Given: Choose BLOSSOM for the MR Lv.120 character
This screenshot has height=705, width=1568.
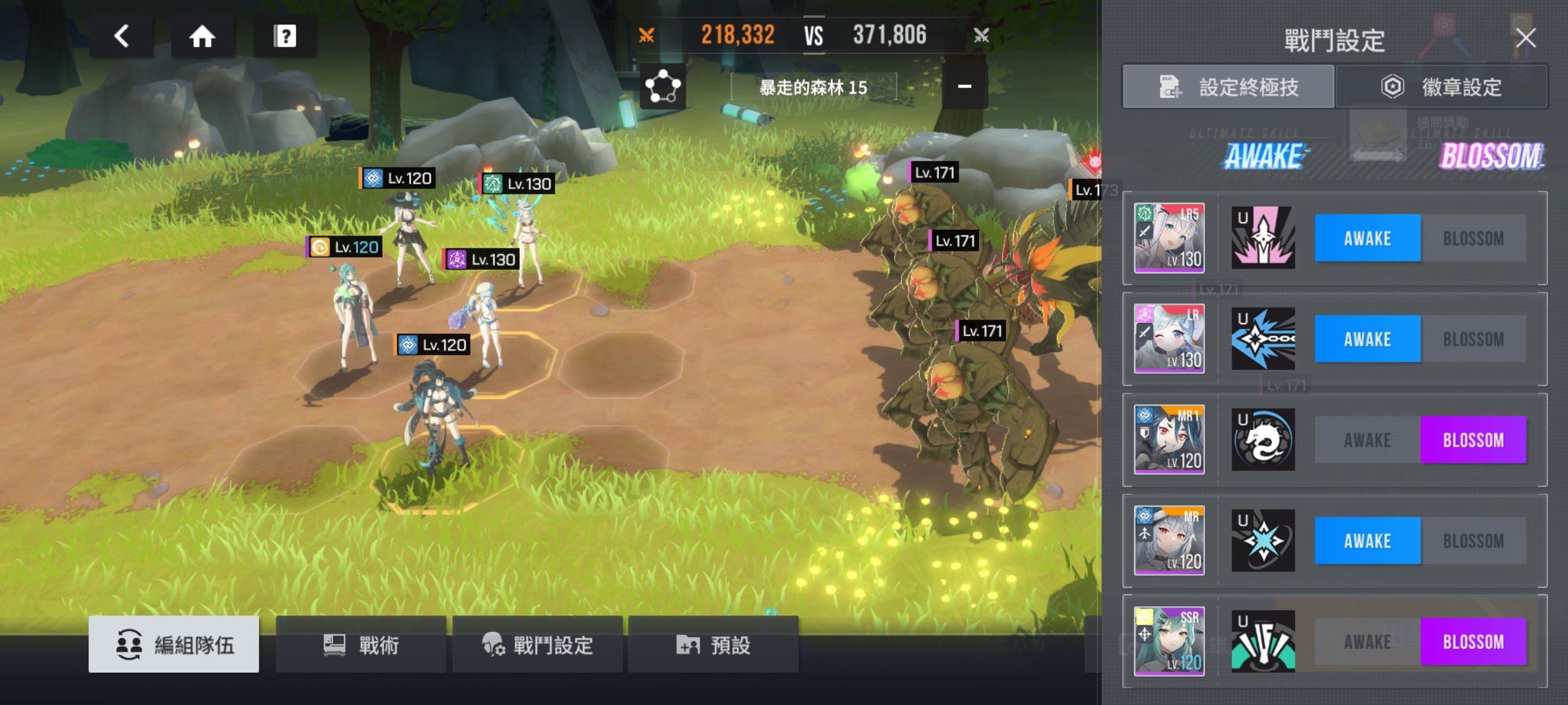Looking at the screenshot, I should [1473, 541].
